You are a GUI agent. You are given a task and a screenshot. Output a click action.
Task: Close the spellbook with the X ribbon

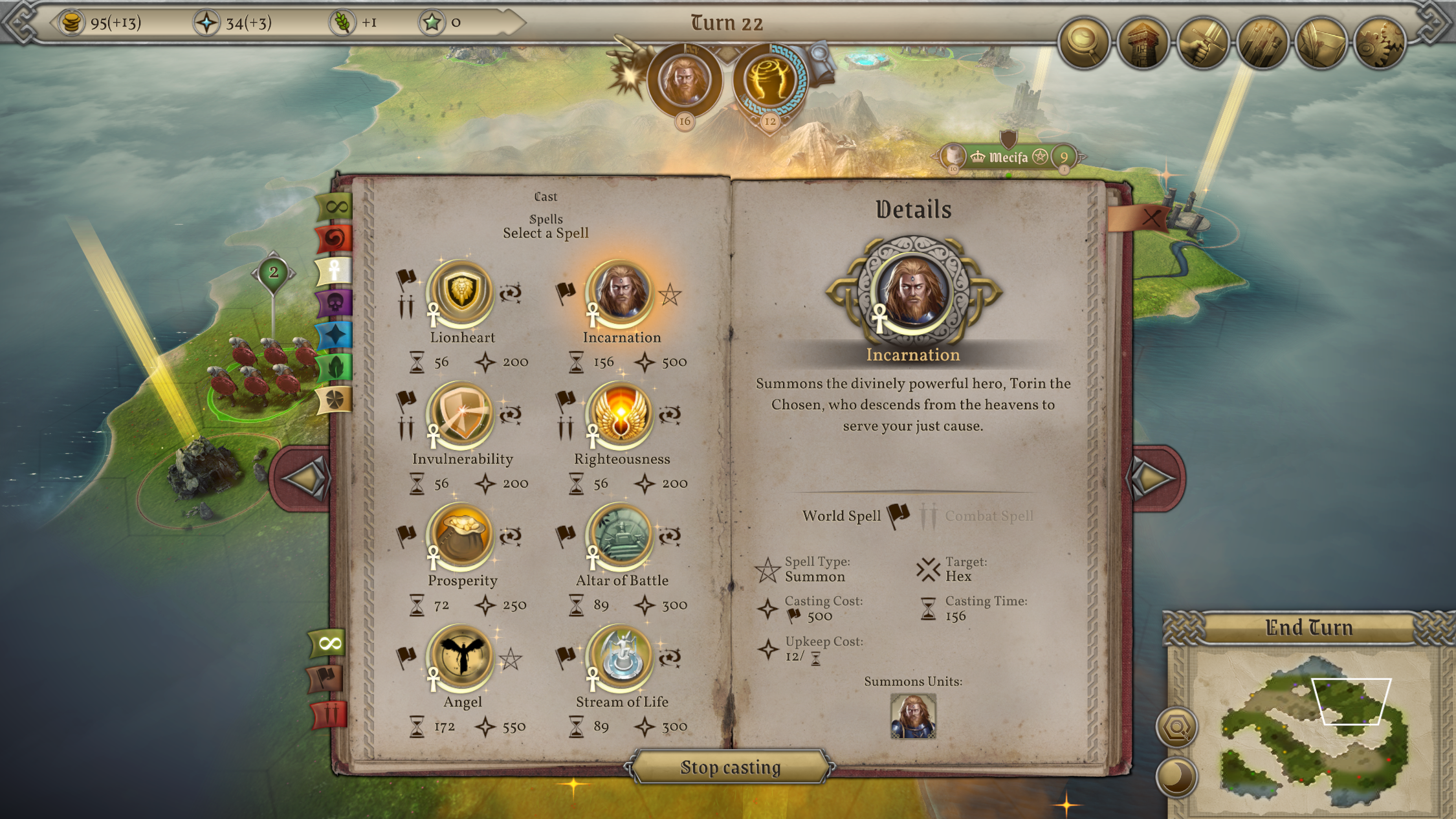(x=1150, y=218)
